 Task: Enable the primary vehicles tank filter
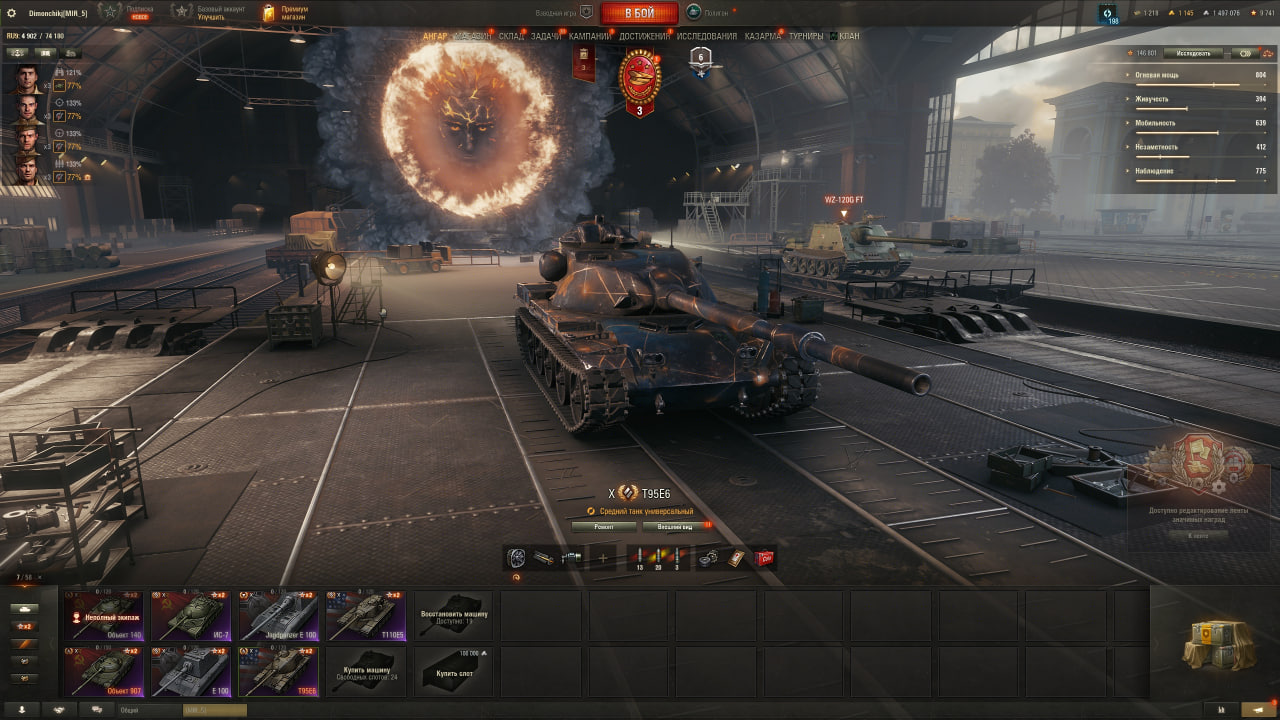pos(23,609)
